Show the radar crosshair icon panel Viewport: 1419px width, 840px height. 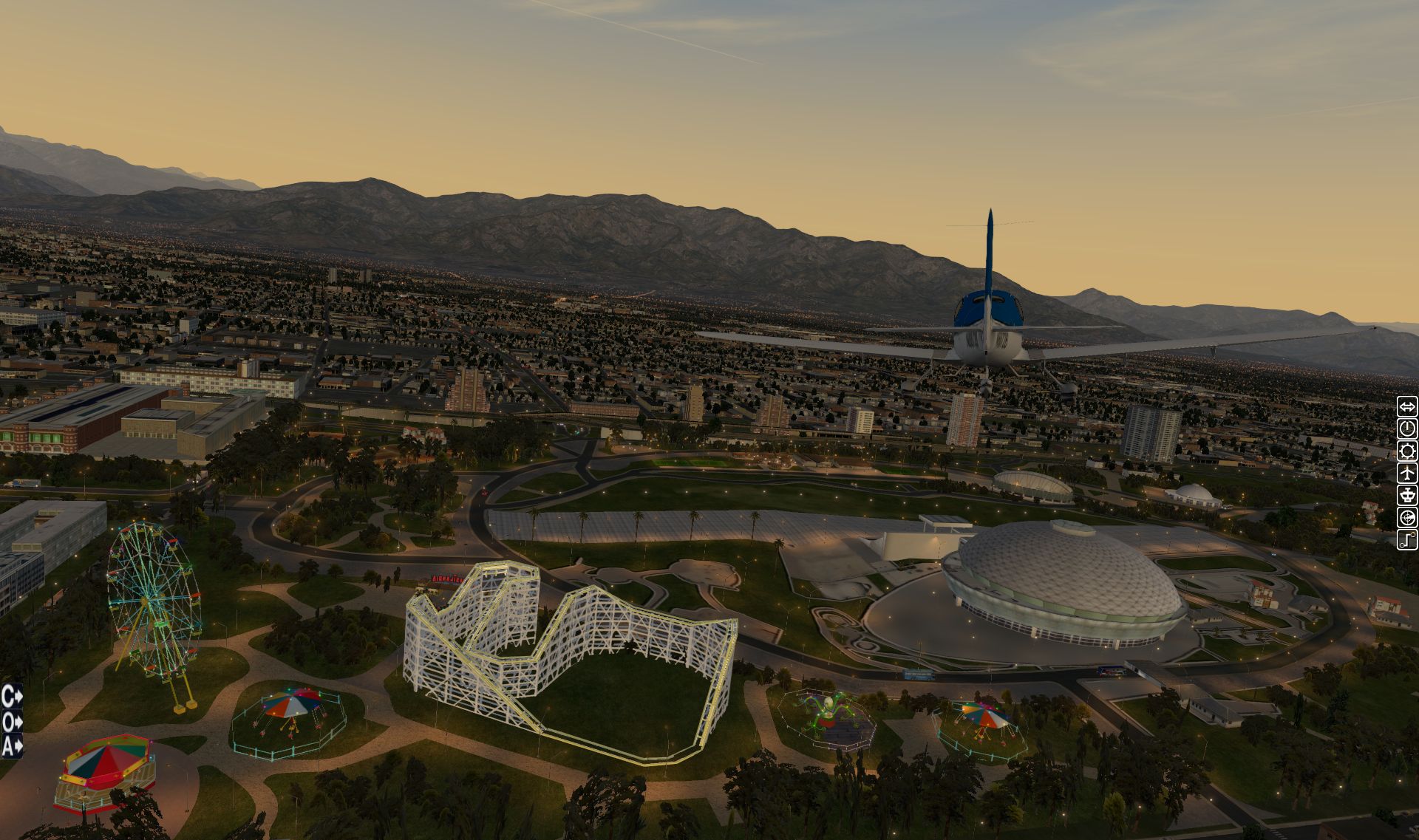pos(1406,517)
